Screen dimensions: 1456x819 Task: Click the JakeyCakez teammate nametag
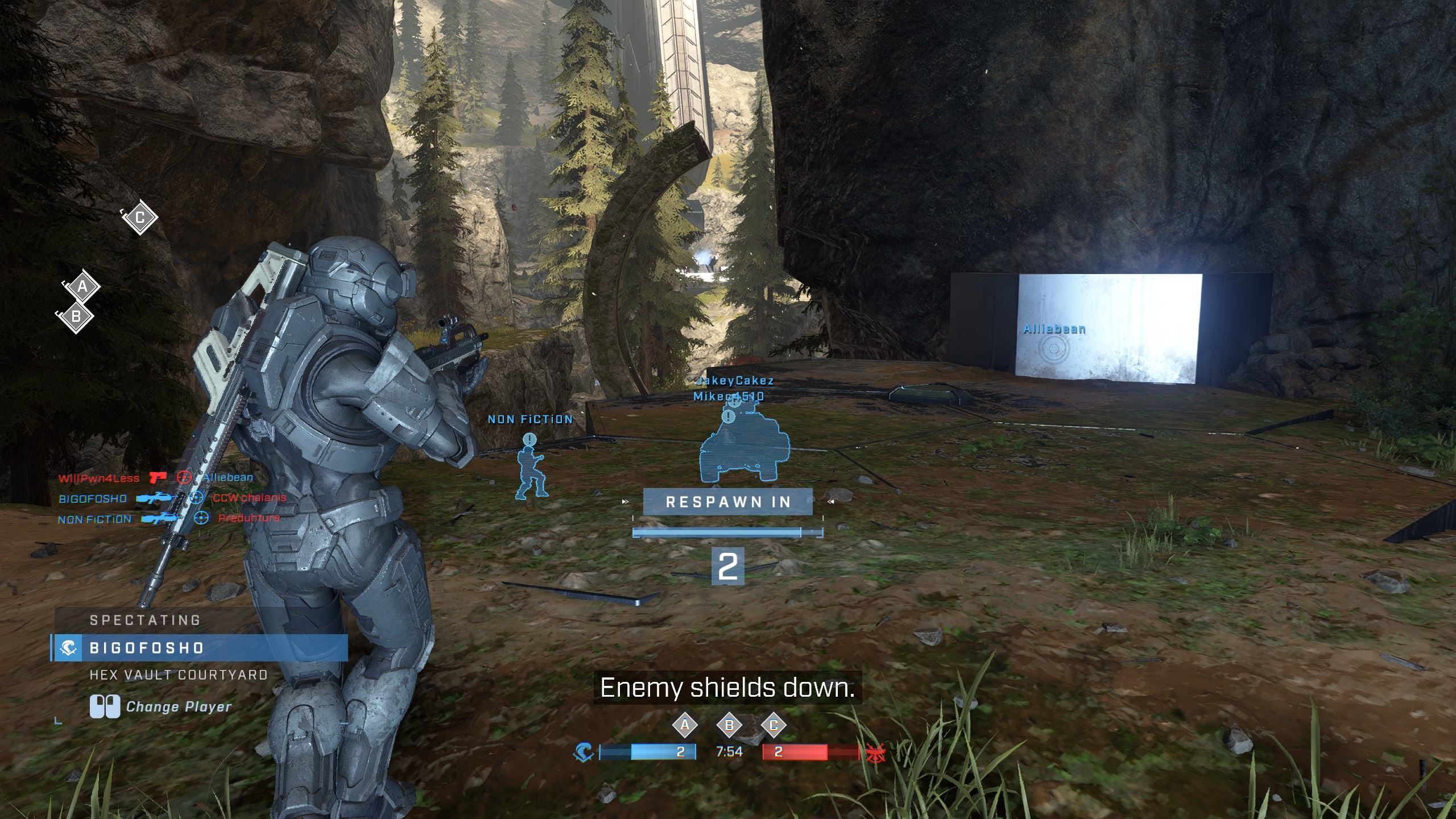pyautogui.click(x=735, y=380)
